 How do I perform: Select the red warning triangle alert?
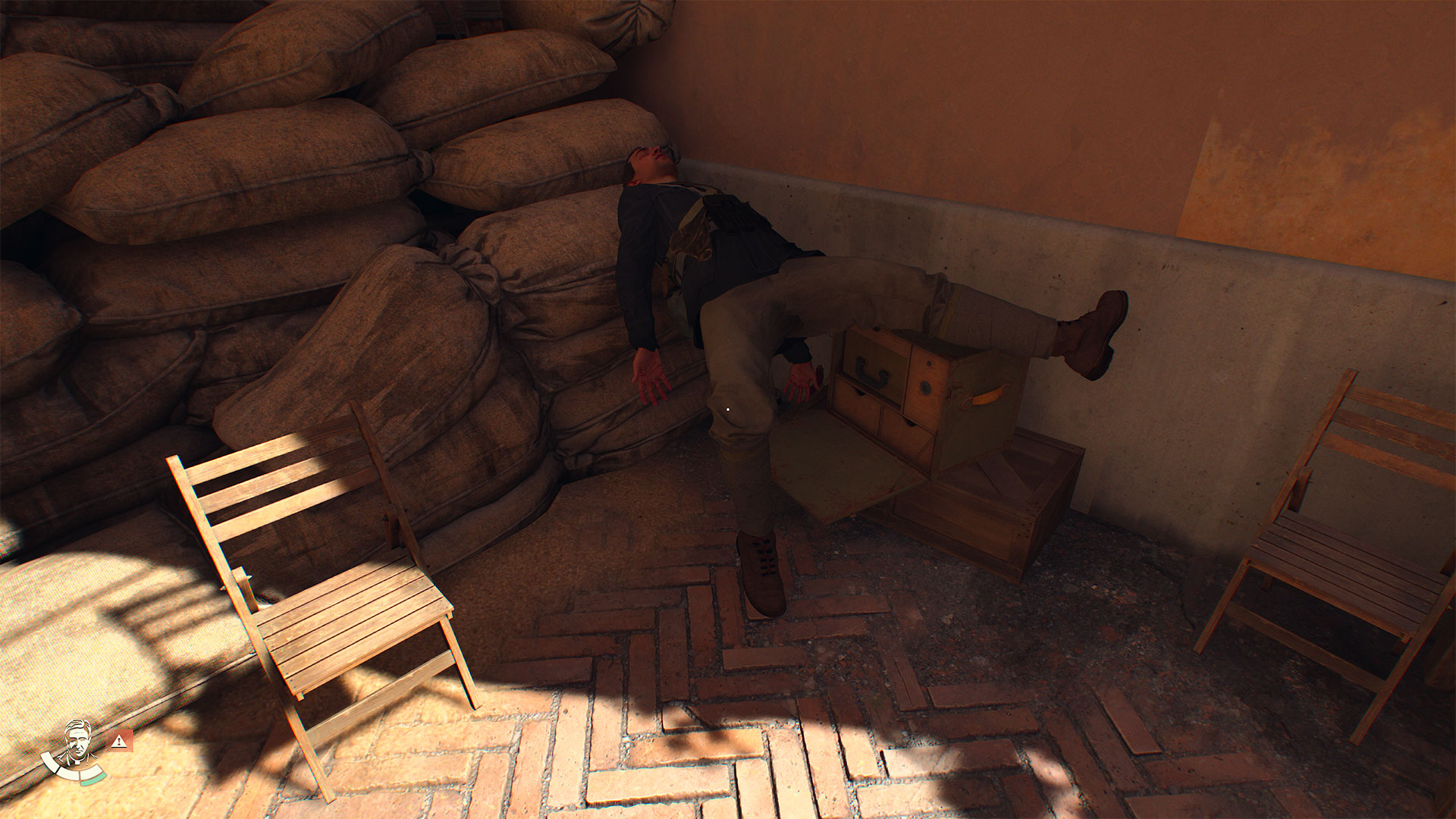pos(118,741)
